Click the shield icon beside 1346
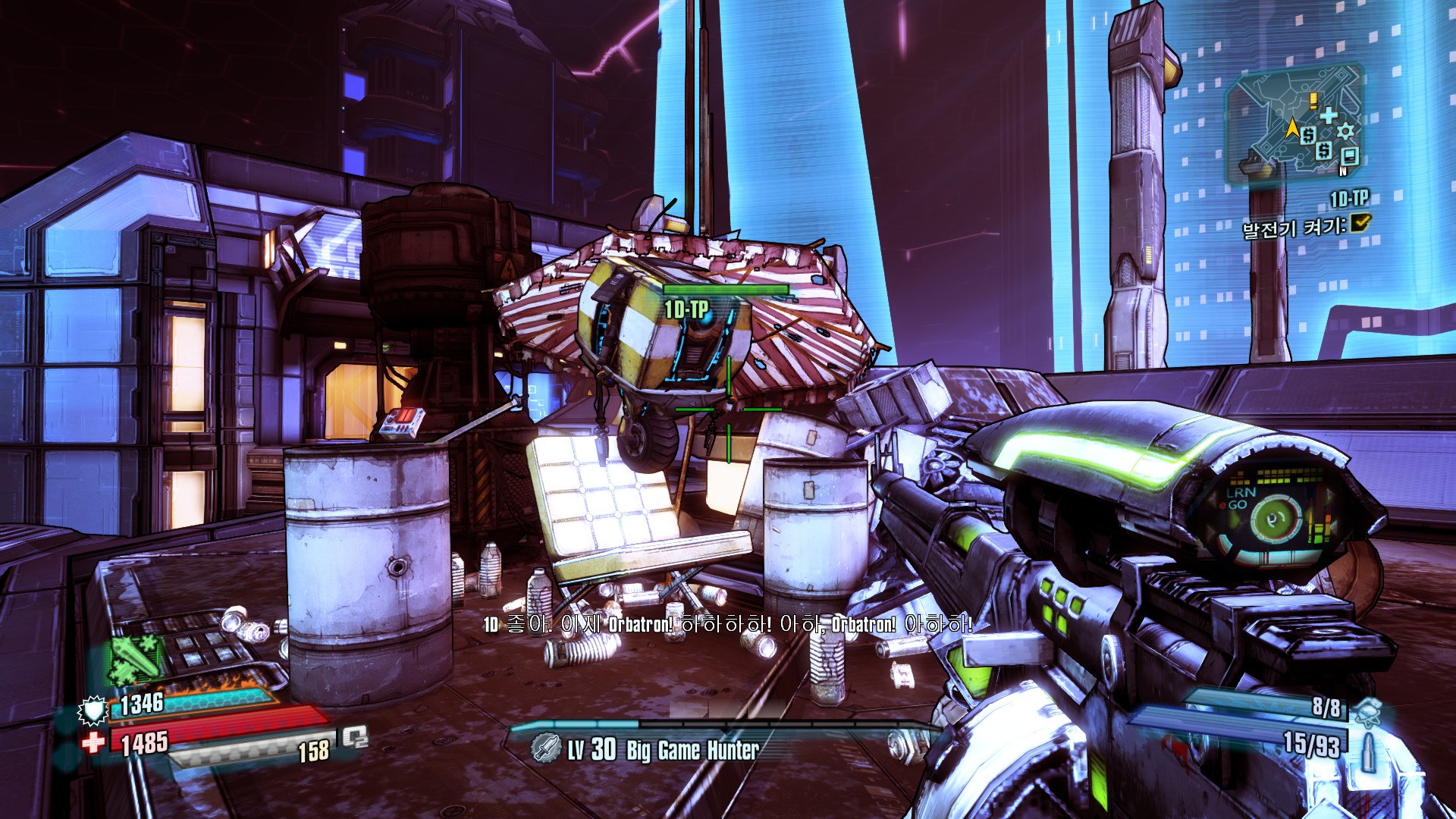The width and height of the screenshot is (1456, 819). point(93,710)
